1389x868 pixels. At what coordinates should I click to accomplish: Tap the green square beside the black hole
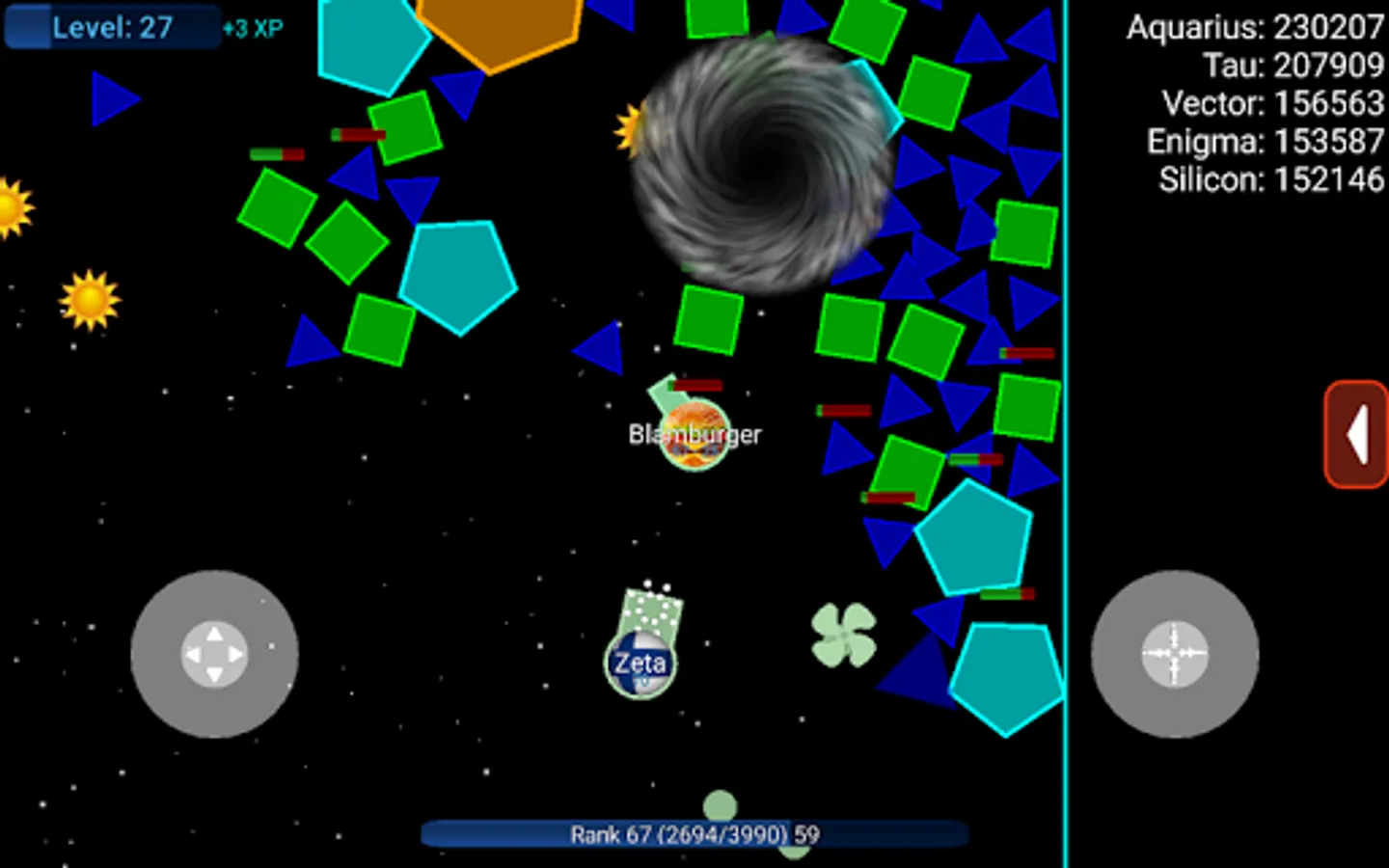[709, 318]
